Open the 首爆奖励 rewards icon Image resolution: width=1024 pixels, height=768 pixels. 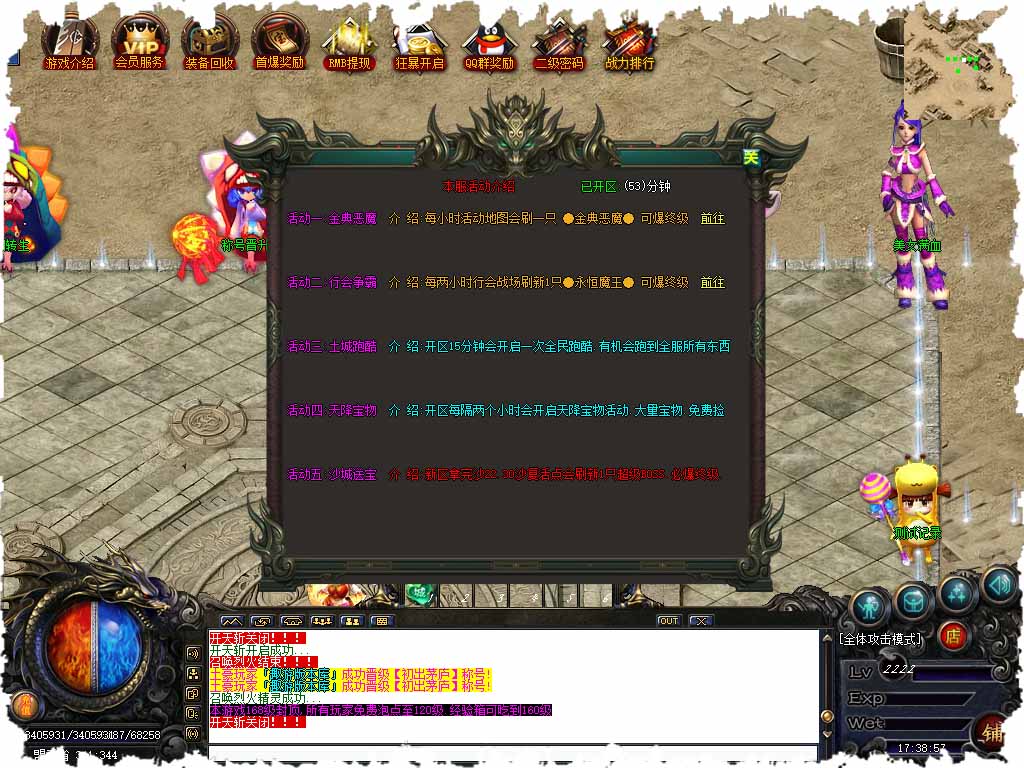(x=279, y=43)
